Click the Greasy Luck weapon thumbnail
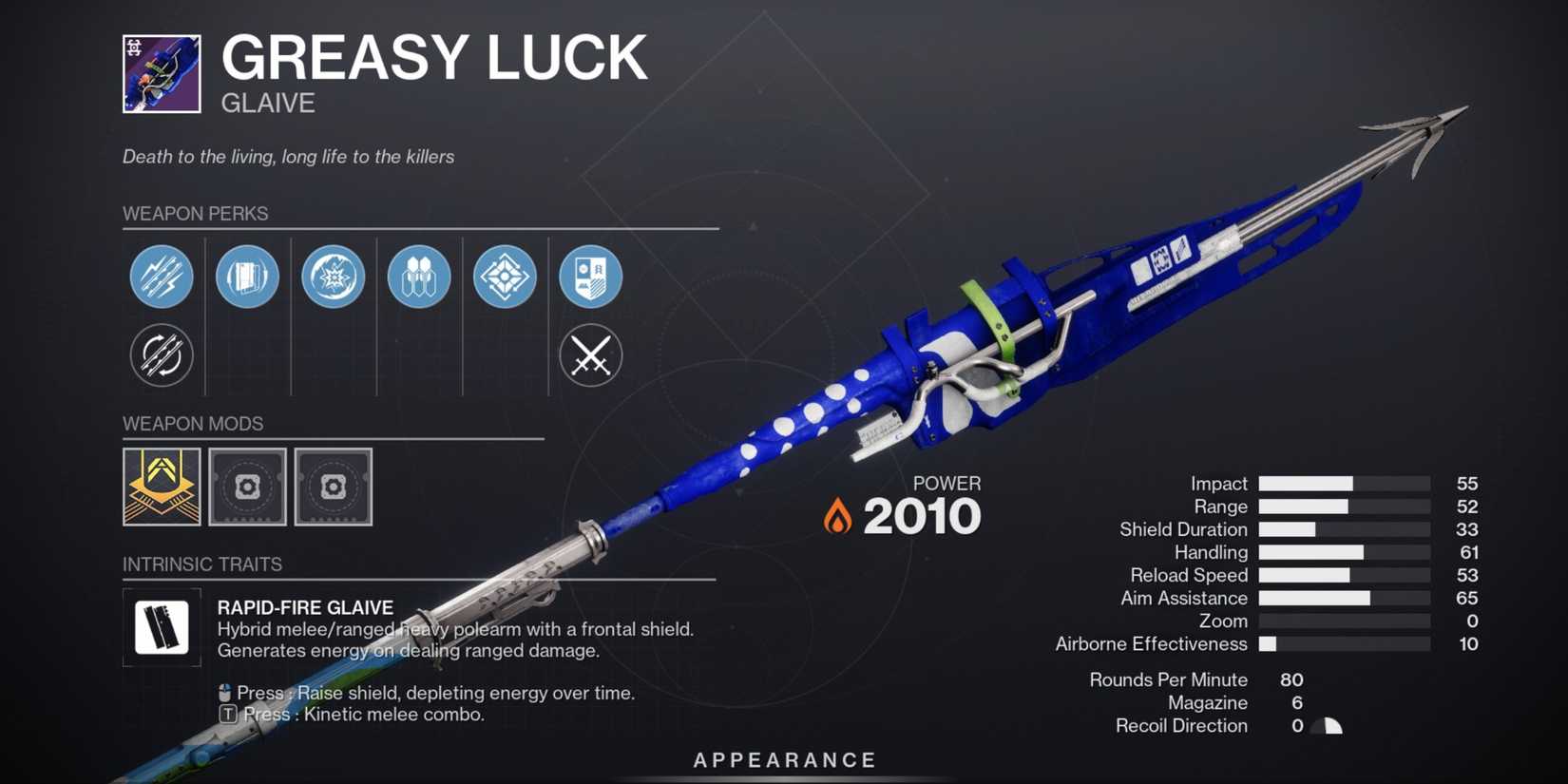 click(162, 72)
